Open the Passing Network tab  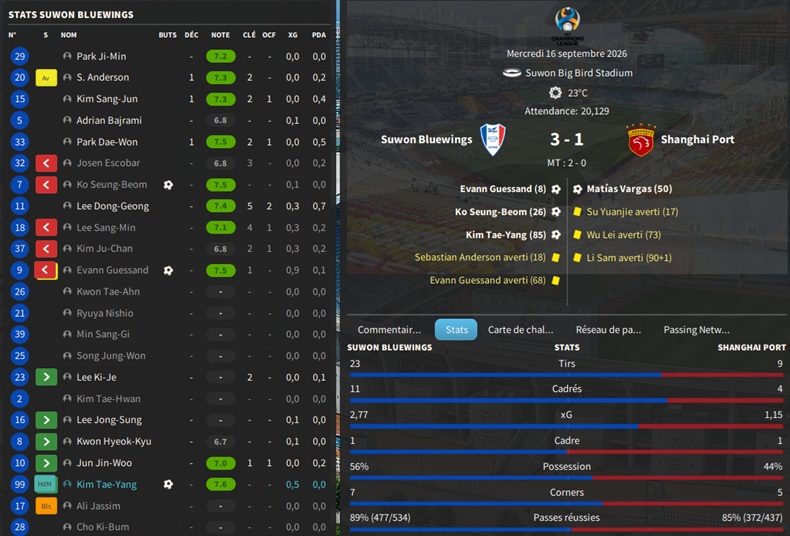696,329
